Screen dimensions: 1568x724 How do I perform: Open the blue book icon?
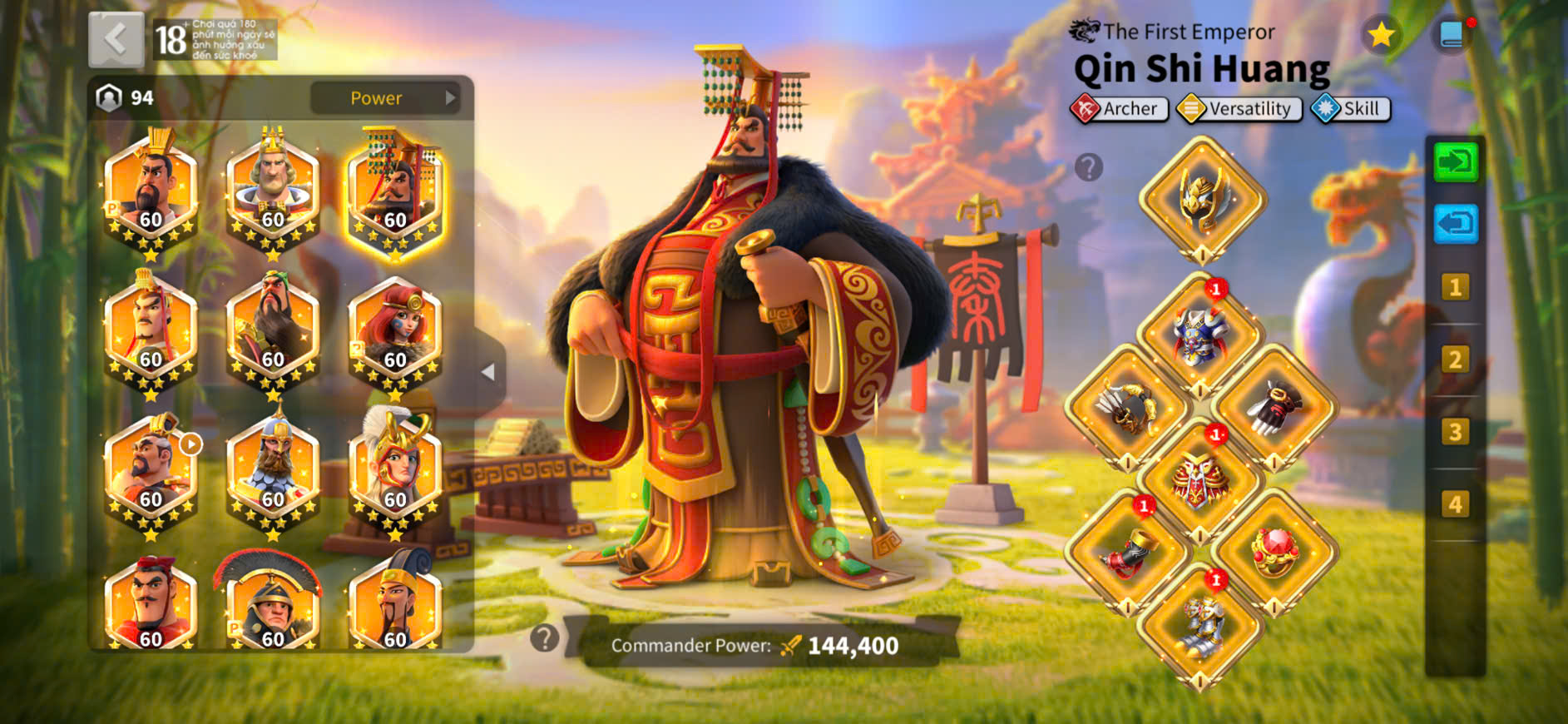tap(1452, 35)
